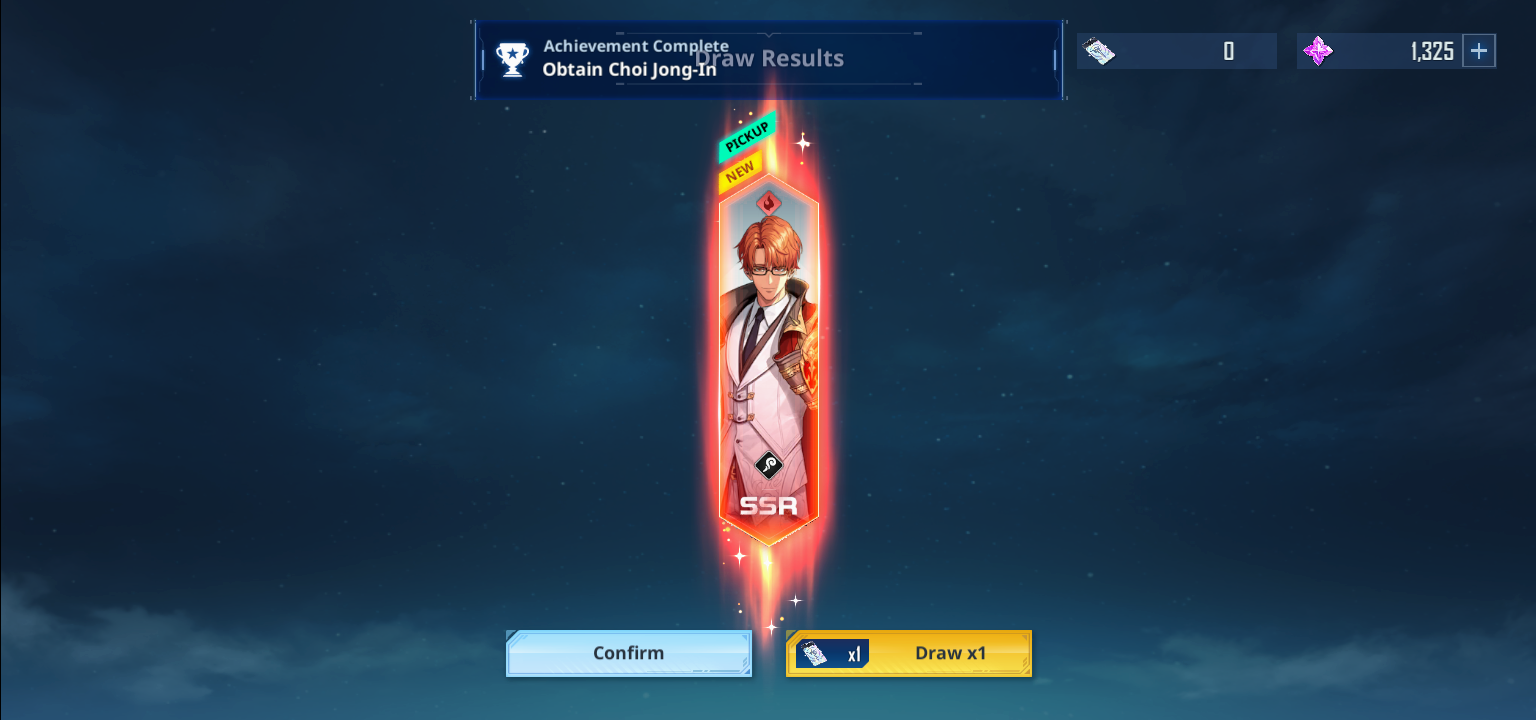Click the plus button to buy Essence Stones
Image resolution: width=1536 pixels, height=720 pixels.
tap(1479, 50)
